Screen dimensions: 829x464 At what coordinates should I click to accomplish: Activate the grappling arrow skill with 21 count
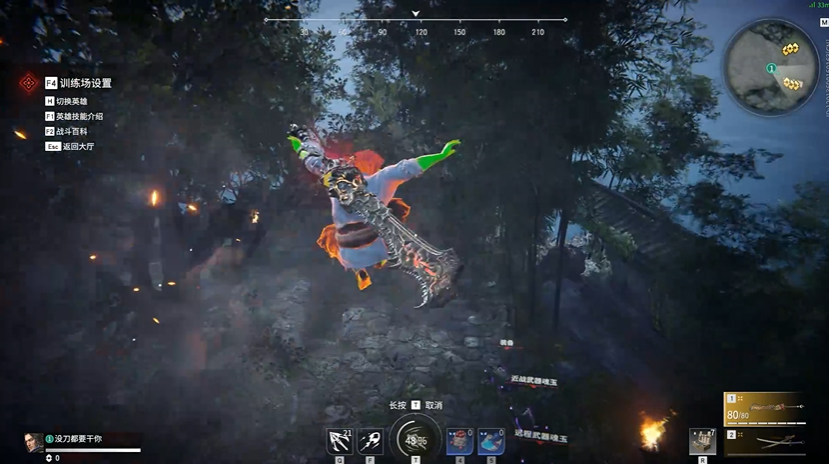pos(340,441)
